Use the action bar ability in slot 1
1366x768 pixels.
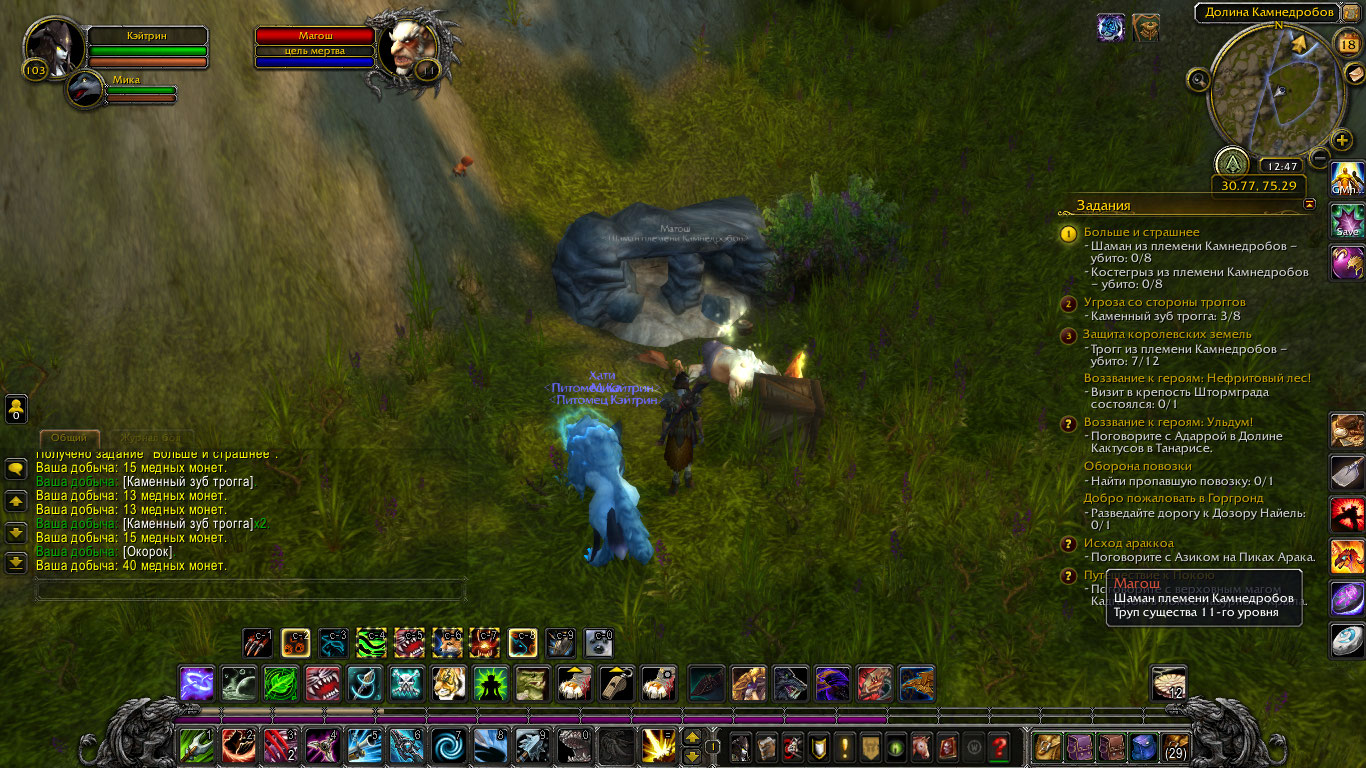pos(196,746)
